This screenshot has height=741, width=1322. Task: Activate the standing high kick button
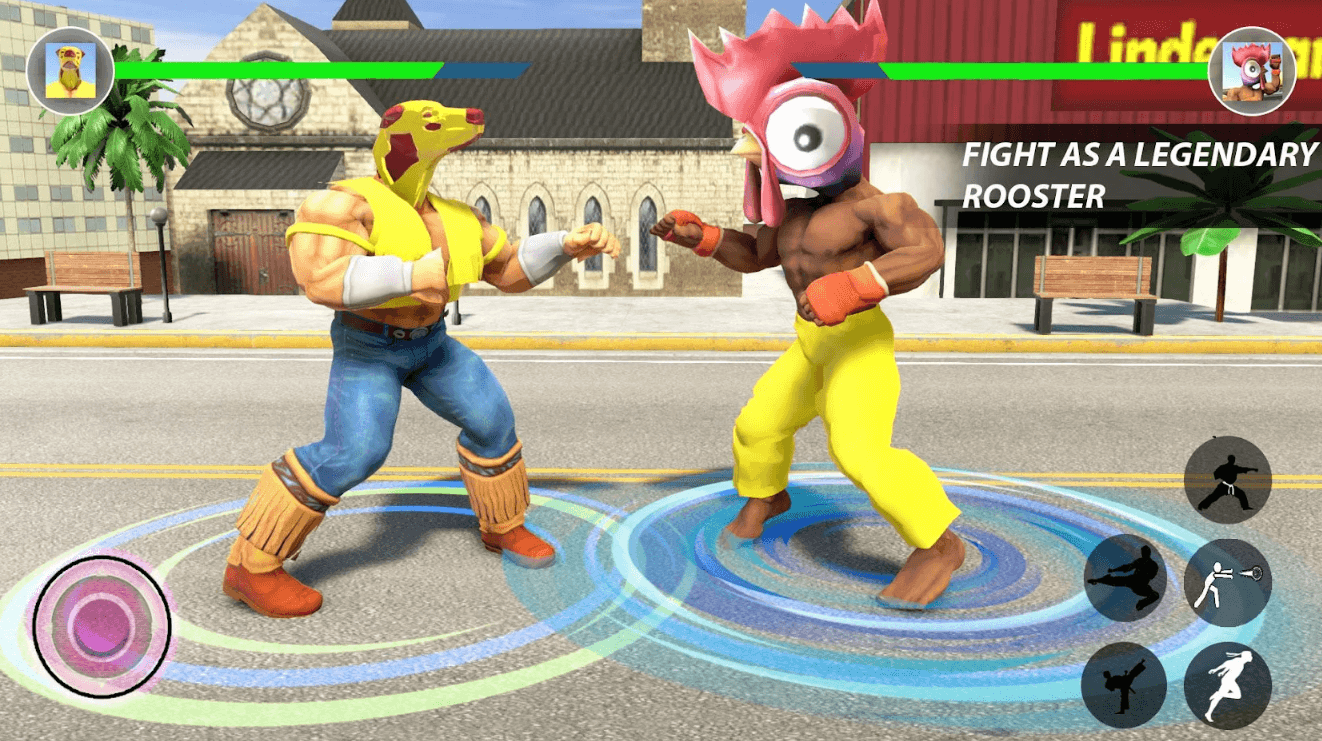1124,685
